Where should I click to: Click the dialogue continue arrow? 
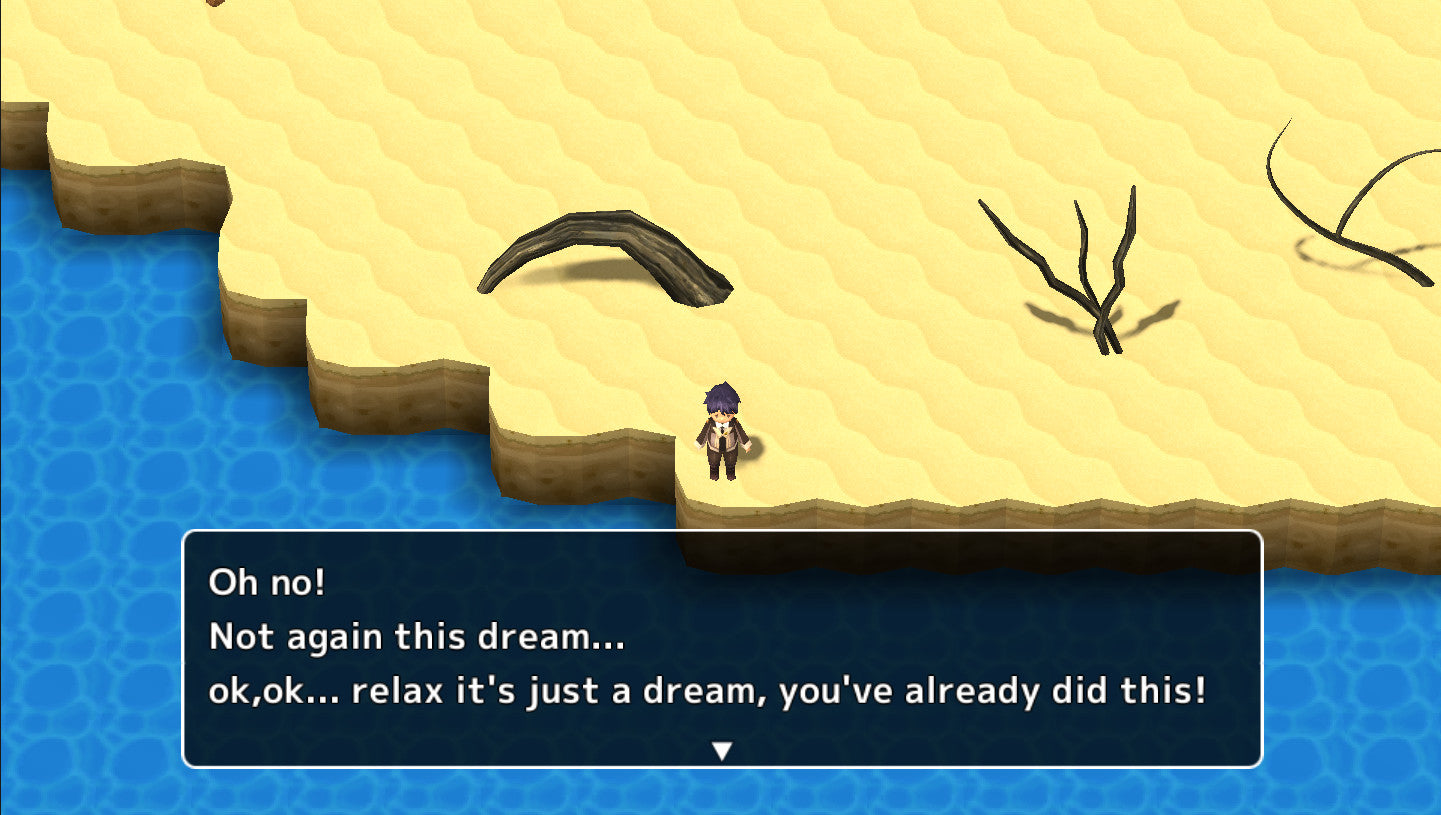tap(721, 750)
